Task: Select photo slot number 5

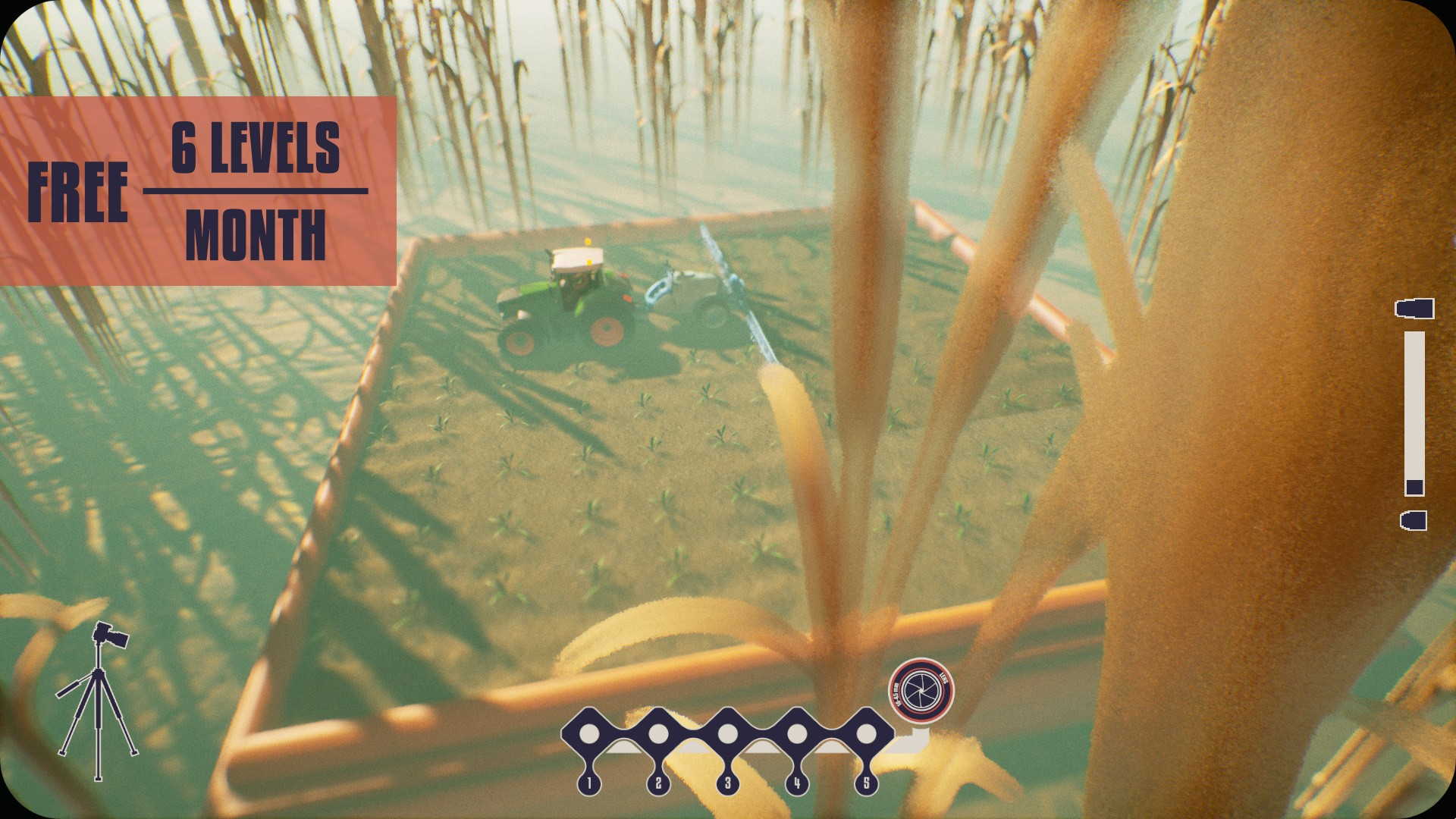Action: pos(865,734)
